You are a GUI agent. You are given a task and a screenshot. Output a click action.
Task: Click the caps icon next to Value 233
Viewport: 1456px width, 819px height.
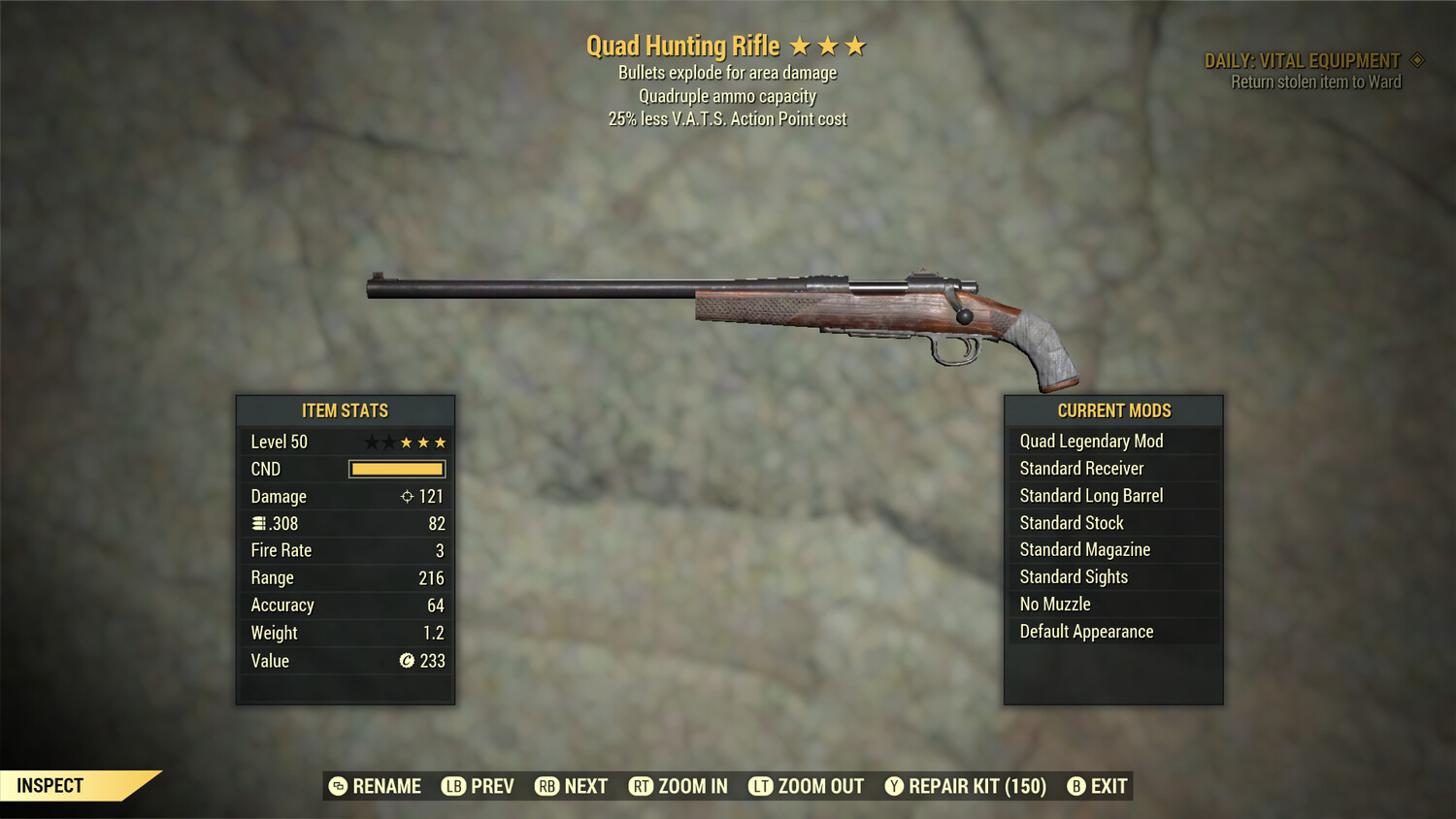407,661
